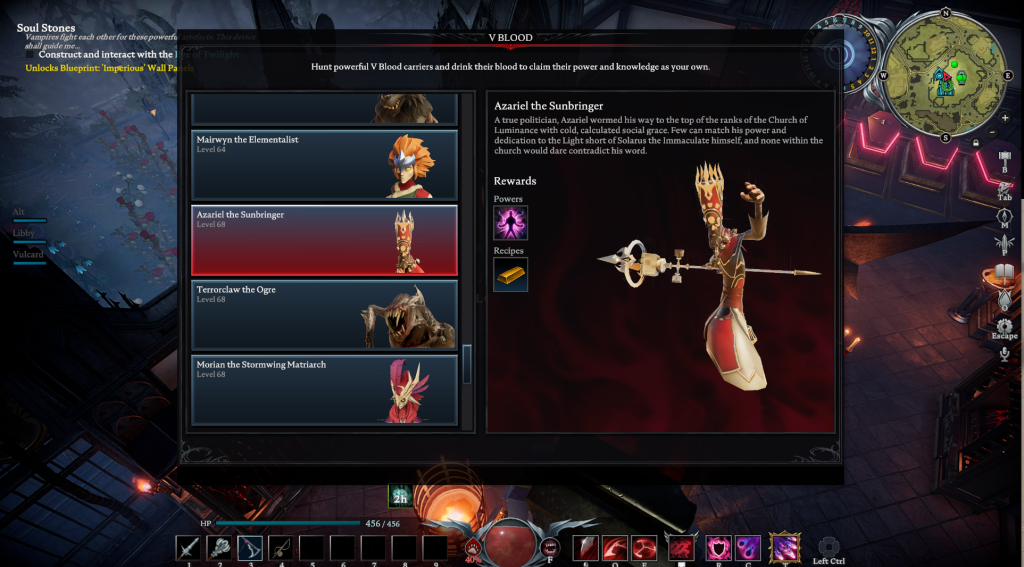1024x567 pixels.
Task: Click the gold ingot recipe reward
Action: pyautogui.click(x=510, y=274)
